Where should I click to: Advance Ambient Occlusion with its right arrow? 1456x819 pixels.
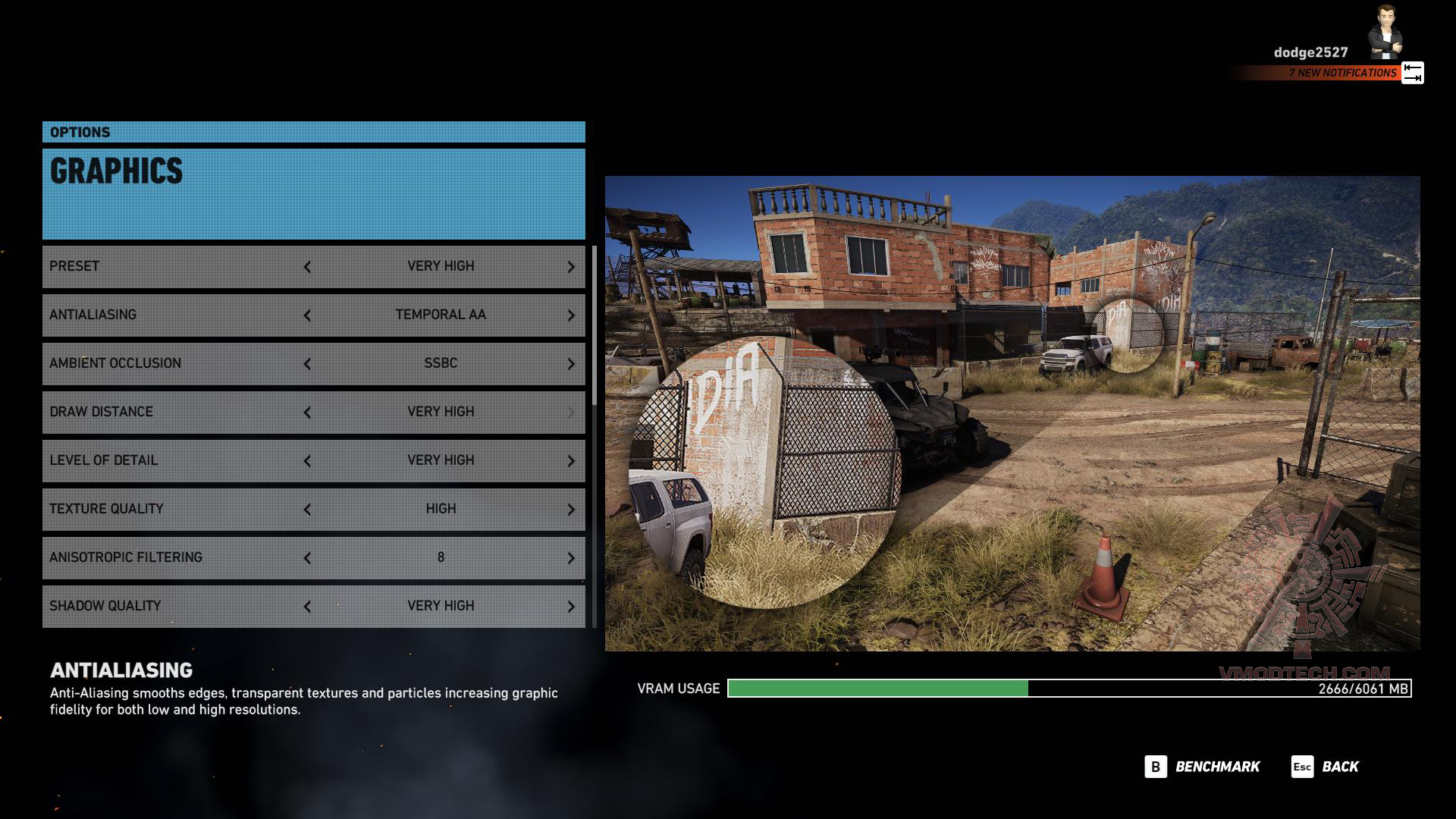point(571,364)
